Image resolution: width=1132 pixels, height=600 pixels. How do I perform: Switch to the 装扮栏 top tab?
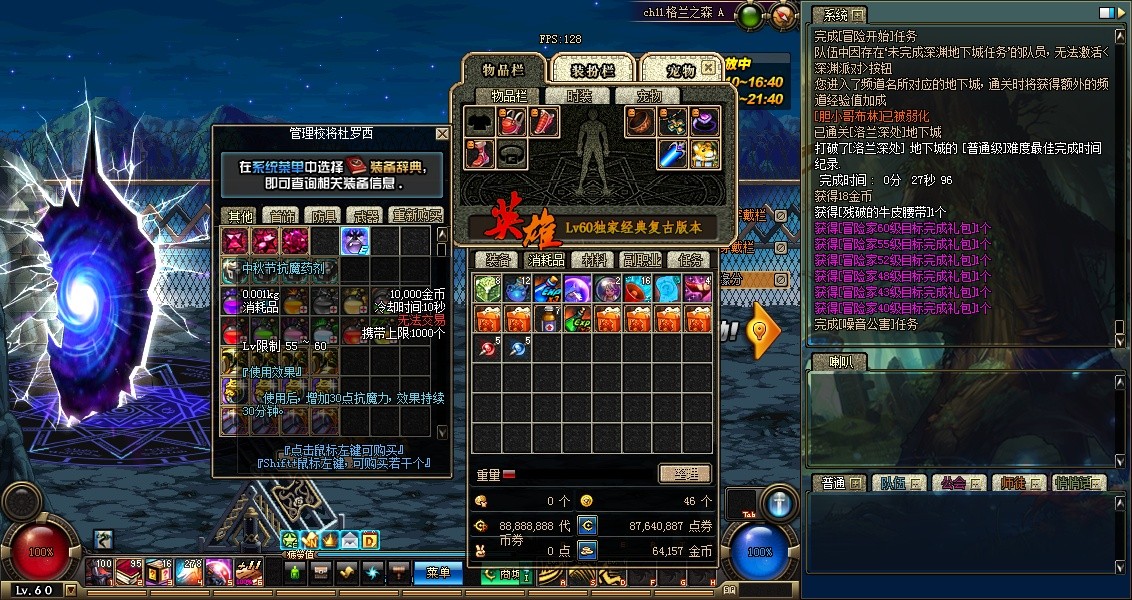click(x=591, y=70)
